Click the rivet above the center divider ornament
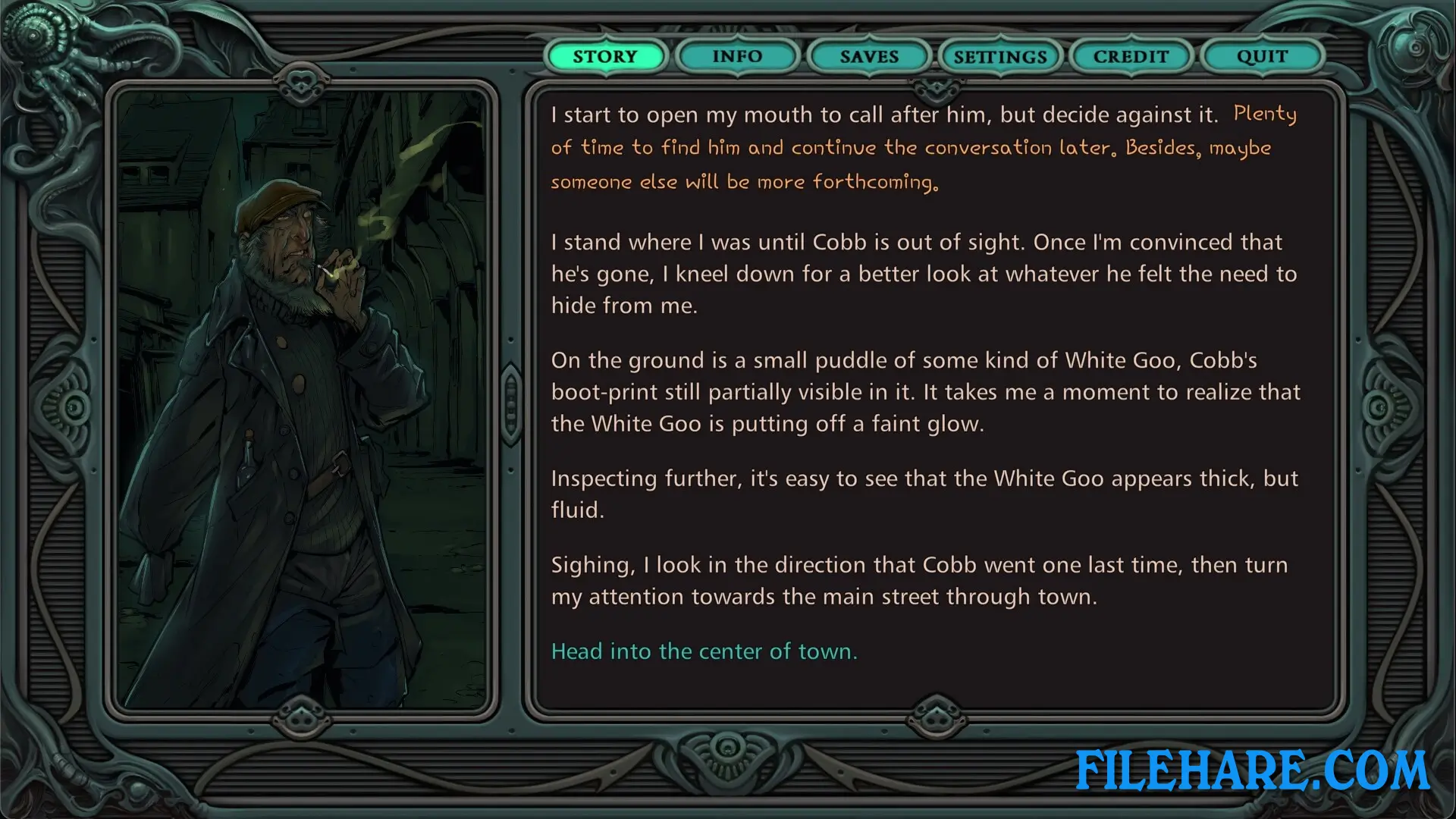The height and width of the screenshot is (819, 1456). point(510,339)
